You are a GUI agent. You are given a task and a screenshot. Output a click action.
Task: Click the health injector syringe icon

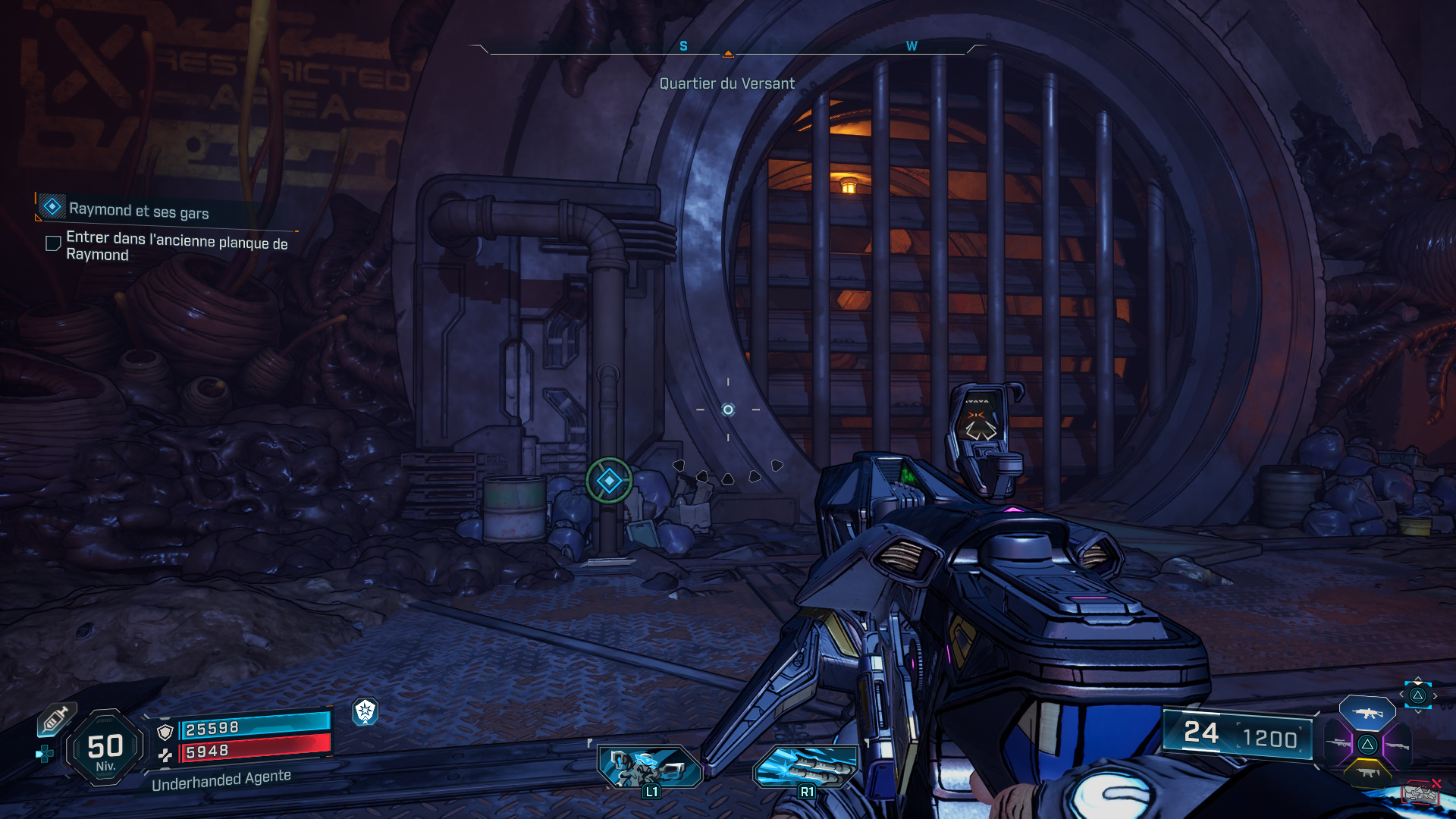56,719
